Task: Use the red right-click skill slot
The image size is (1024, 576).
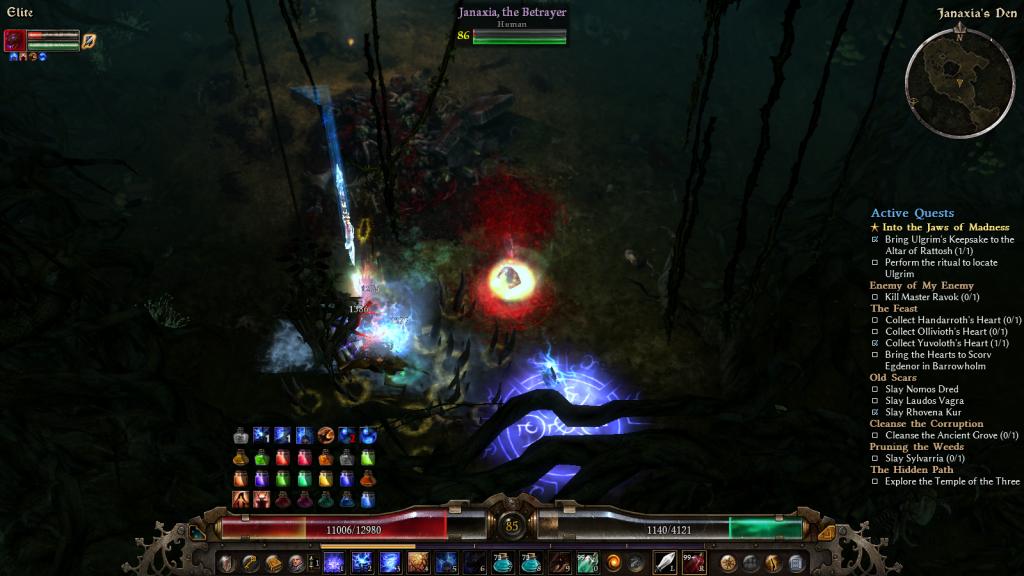Action: tap(694, 562)
